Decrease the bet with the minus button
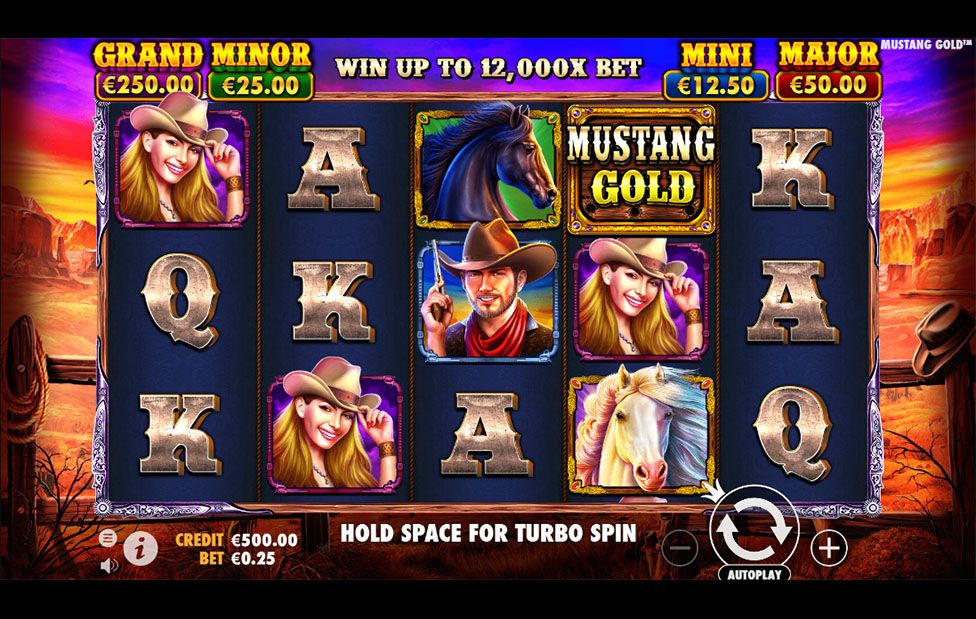 point(680,547)
